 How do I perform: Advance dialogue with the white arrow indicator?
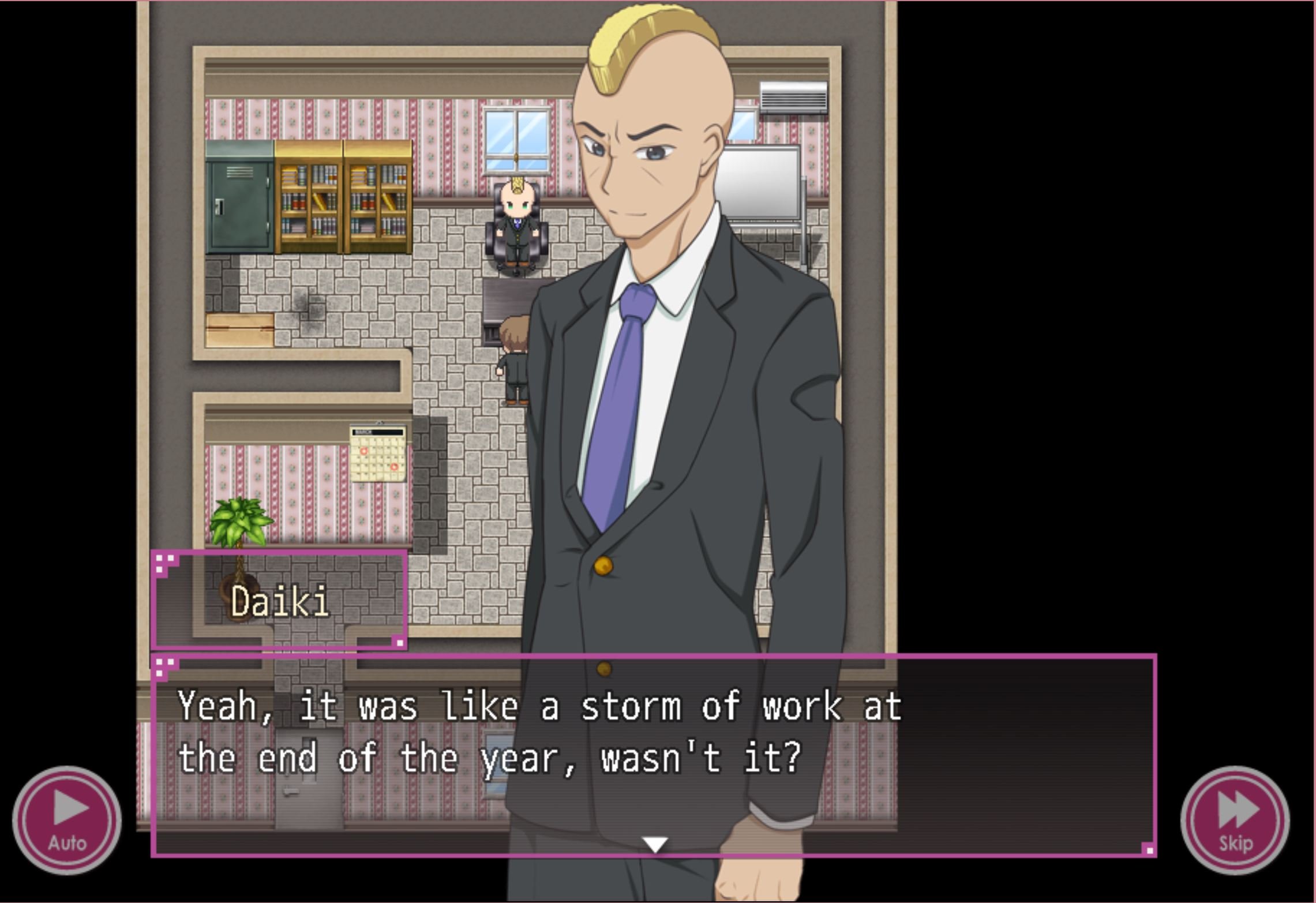coord(655,845)
